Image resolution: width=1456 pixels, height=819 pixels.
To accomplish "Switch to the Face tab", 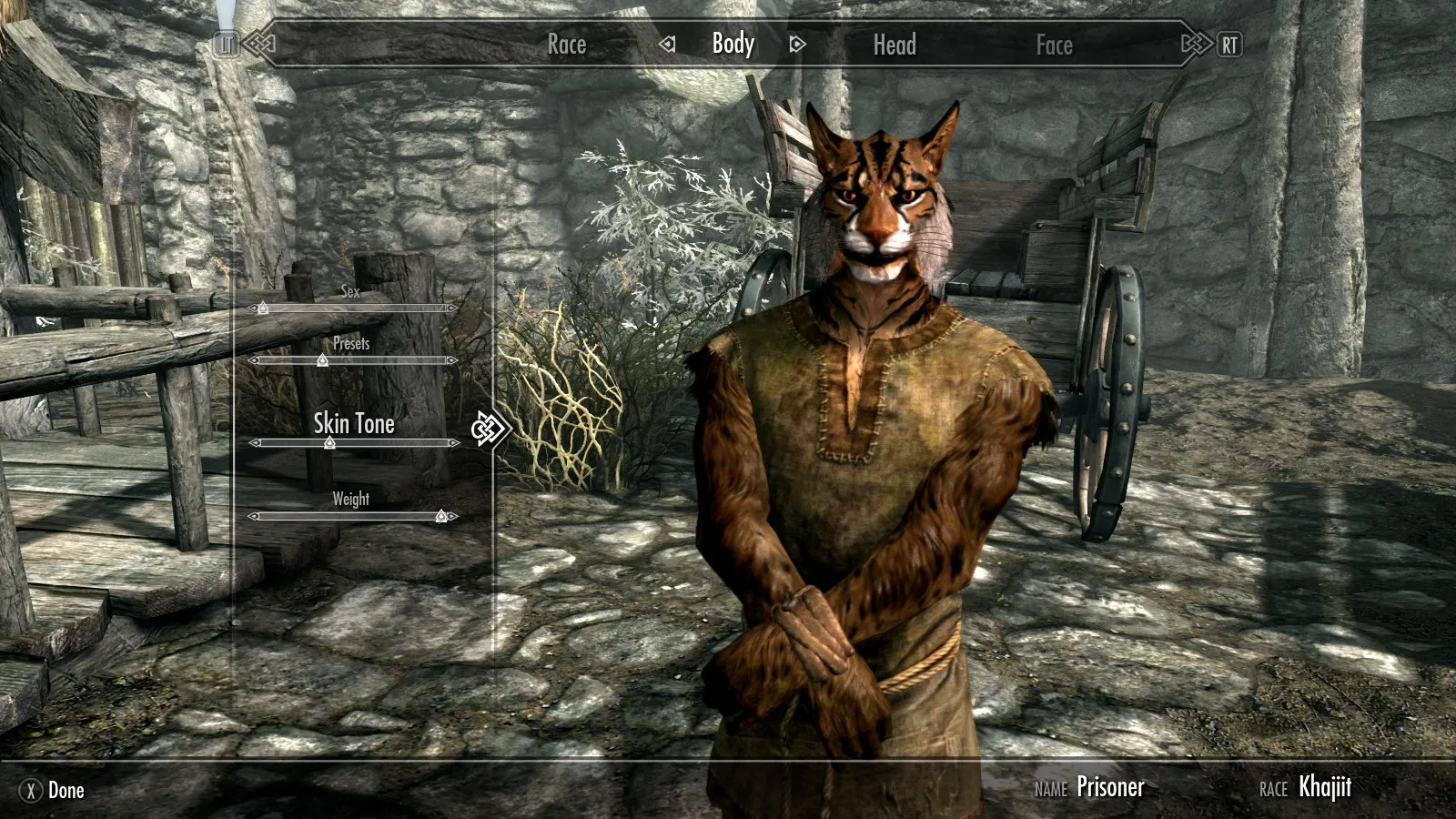I will pos(1054,45).
